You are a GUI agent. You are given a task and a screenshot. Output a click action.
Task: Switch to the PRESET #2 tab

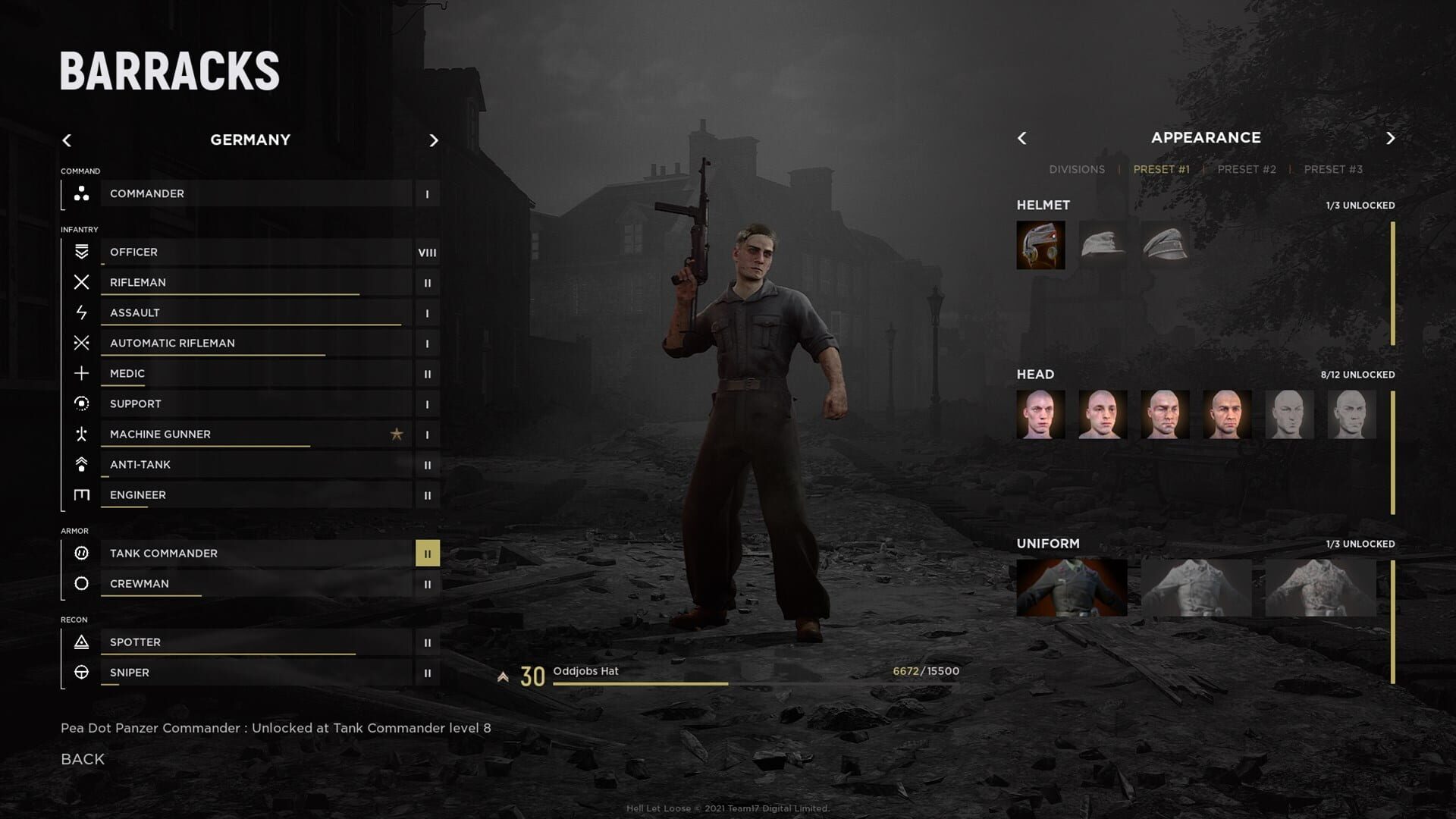click(x=1246, y=169)
